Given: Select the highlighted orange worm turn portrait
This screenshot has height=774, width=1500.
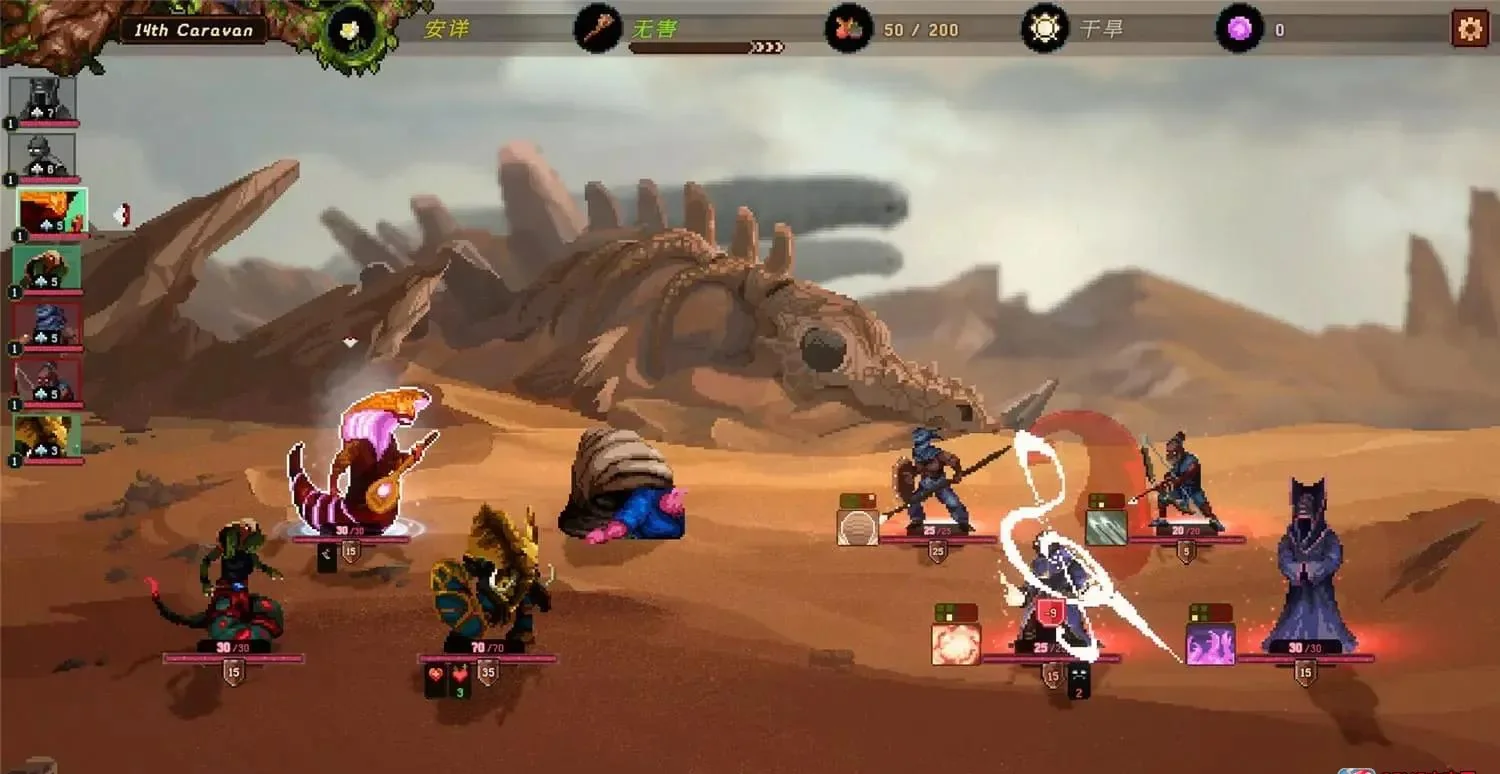Looking at the screenshot, I should [52, 212].
